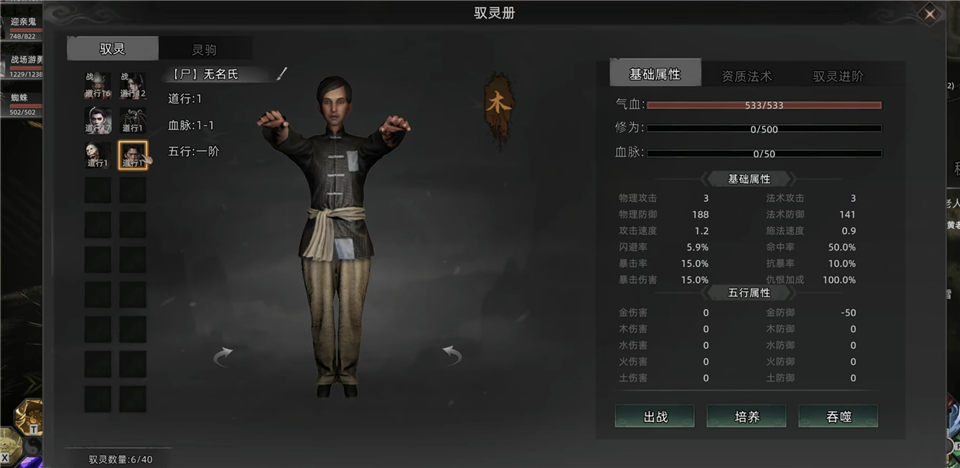Rename spirit with the pencil edit icon
This screenshot has width=960, height=468.
click(x=282, y=73)
